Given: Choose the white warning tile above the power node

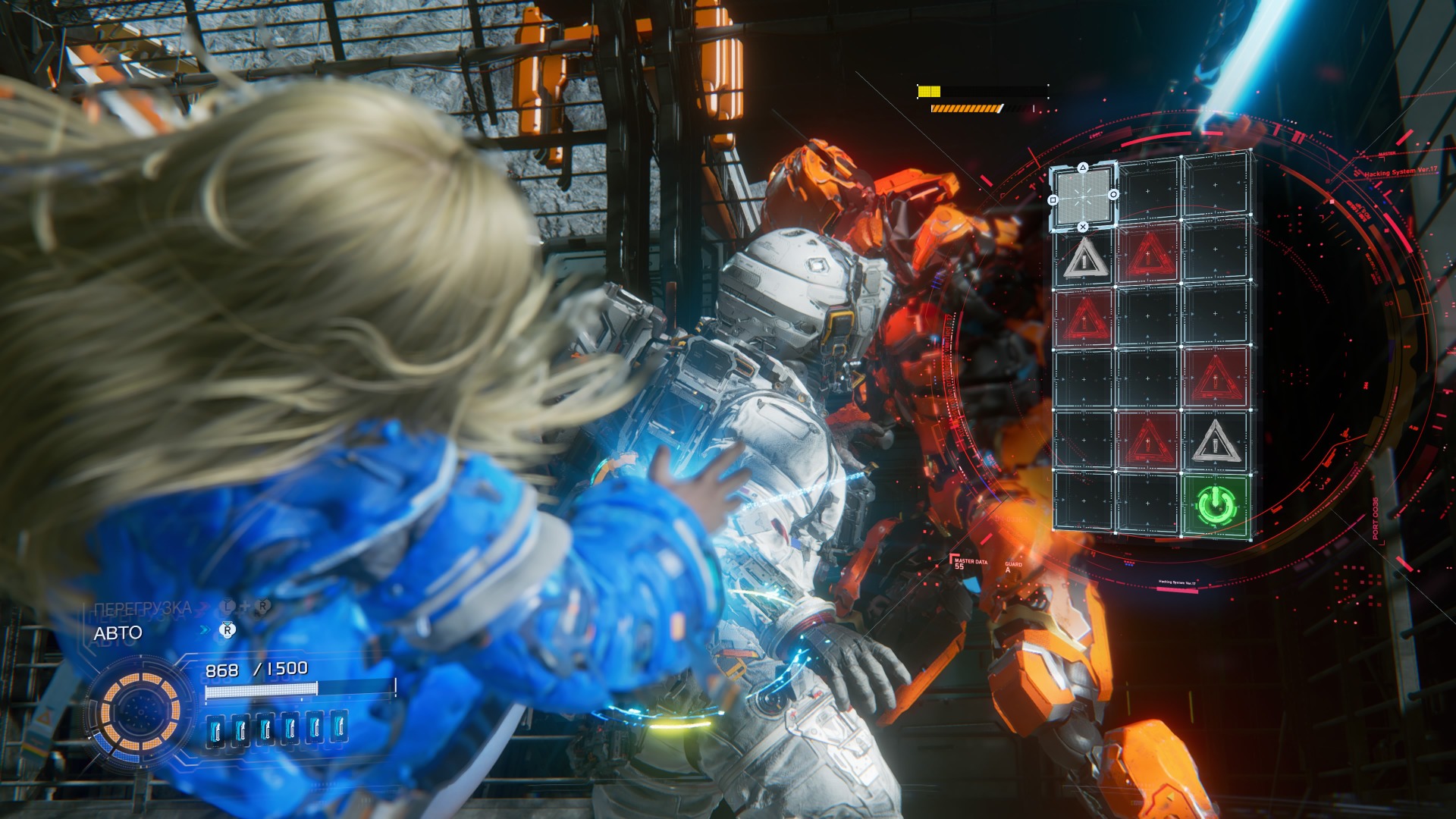Looking at the screenshot, I should 1216,441.
